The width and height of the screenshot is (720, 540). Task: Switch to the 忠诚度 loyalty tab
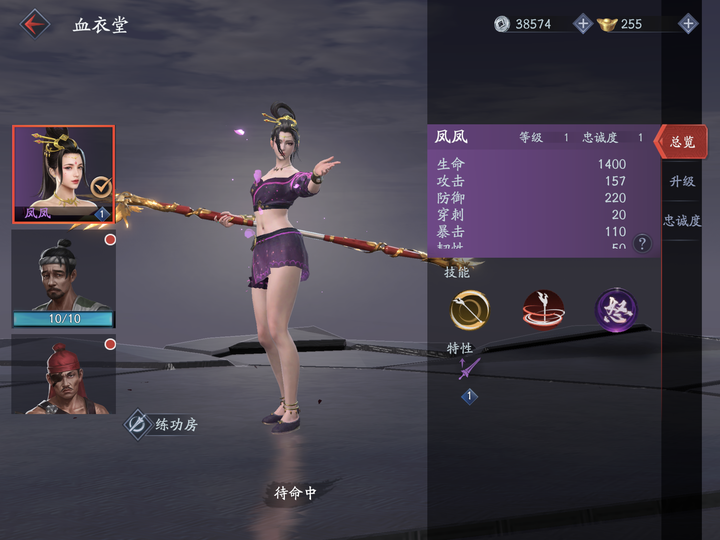(683, 220)
